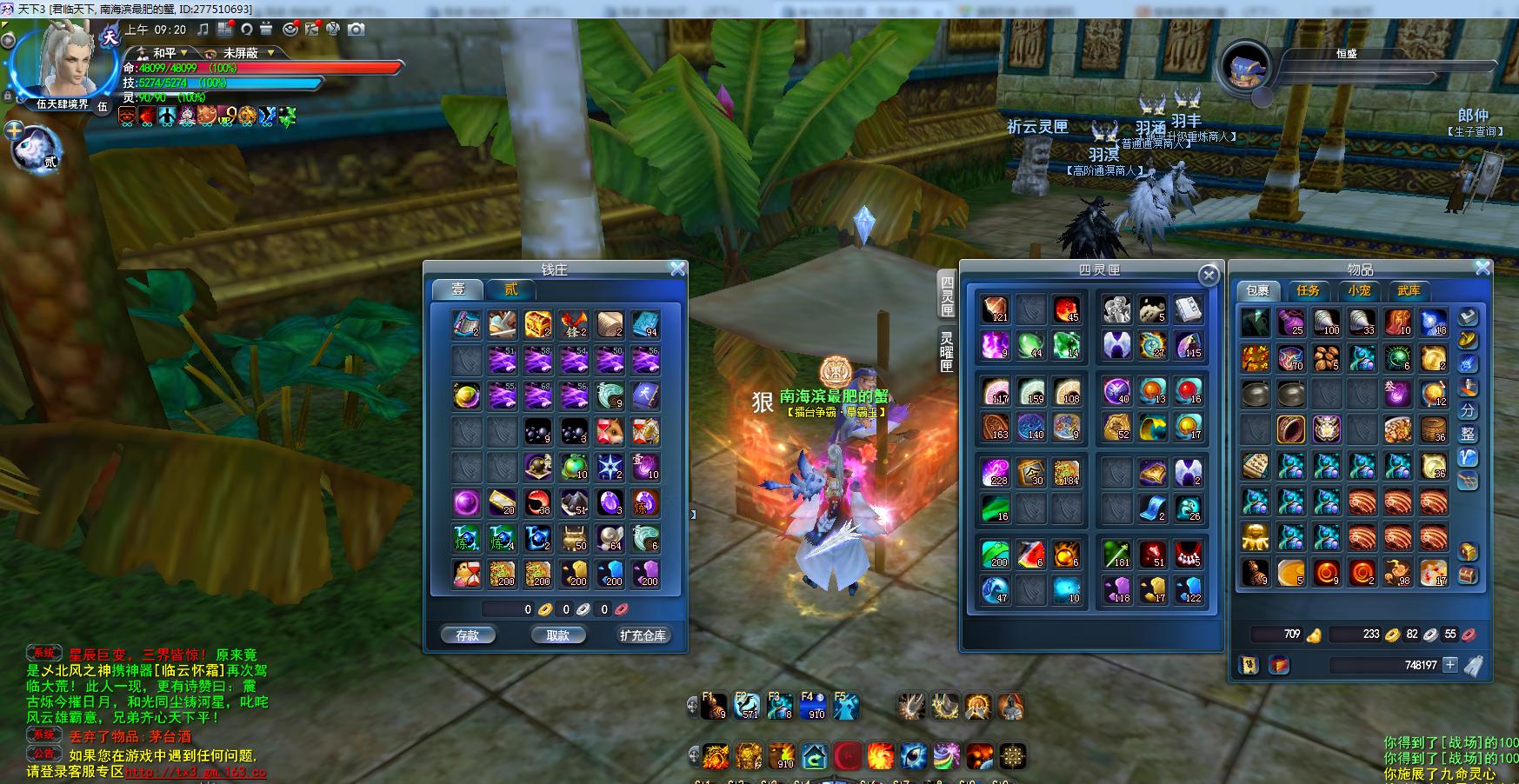The width and height of the screenshot is (1519, 784).
Task: Switch to bank page 壹 tab
Action: pyautogui.click(x=458, y=289)
